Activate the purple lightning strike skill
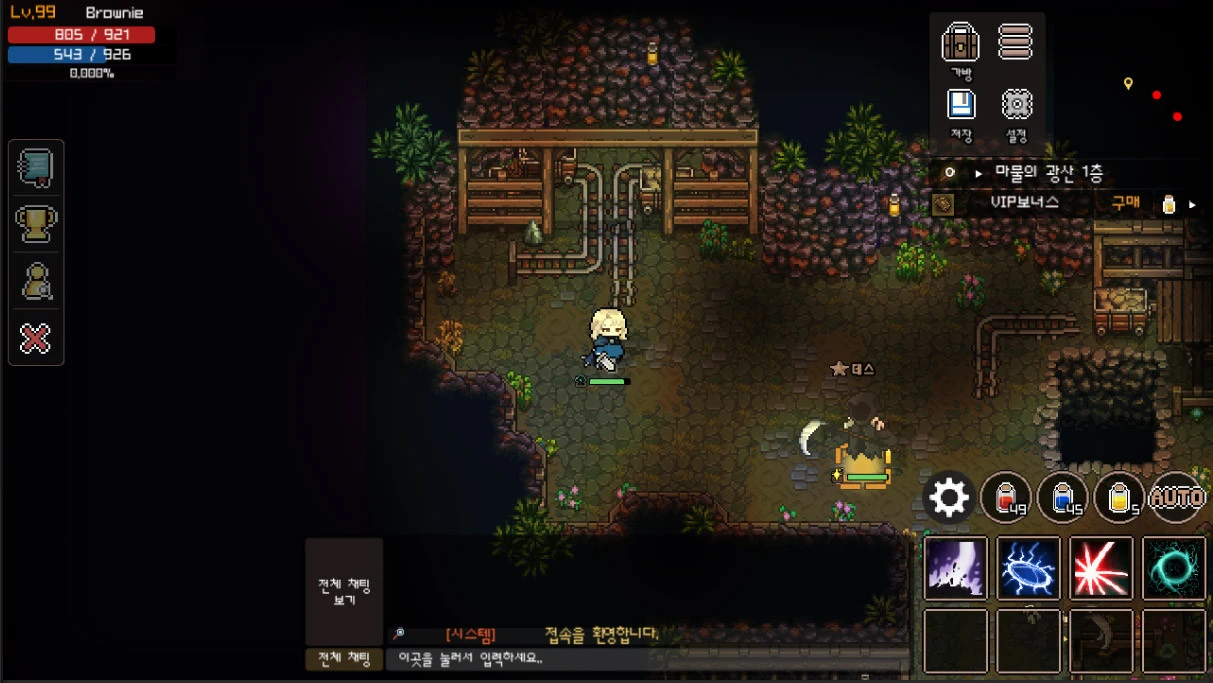 point(956,568)
